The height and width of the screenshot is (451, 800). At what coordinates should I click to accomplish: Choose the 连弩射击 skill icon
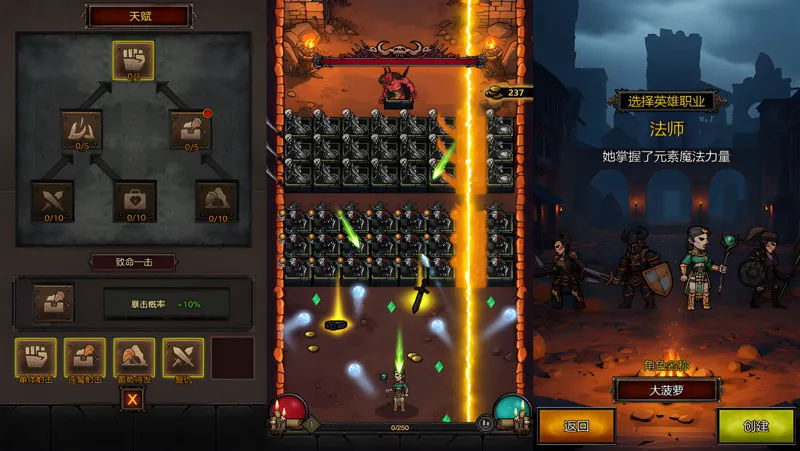[85, 357]
